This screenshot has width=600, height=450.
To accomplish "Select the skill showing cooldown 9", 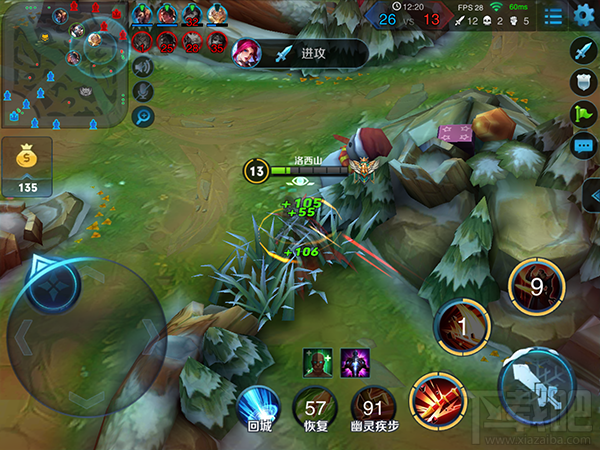I will tap(535, 287).
